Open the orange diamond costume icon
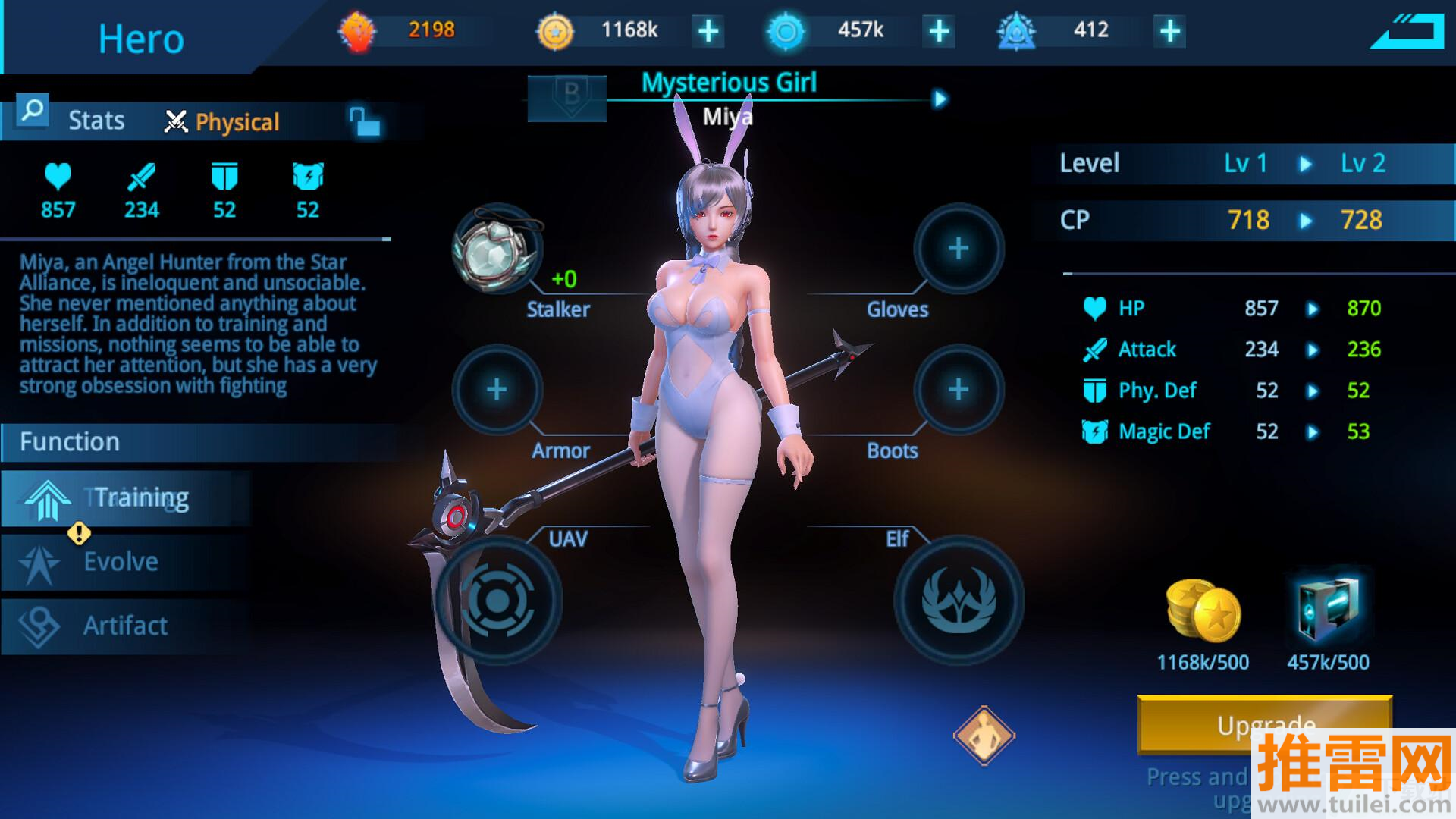Screen dimensions: 1456x819 point(984,735)
